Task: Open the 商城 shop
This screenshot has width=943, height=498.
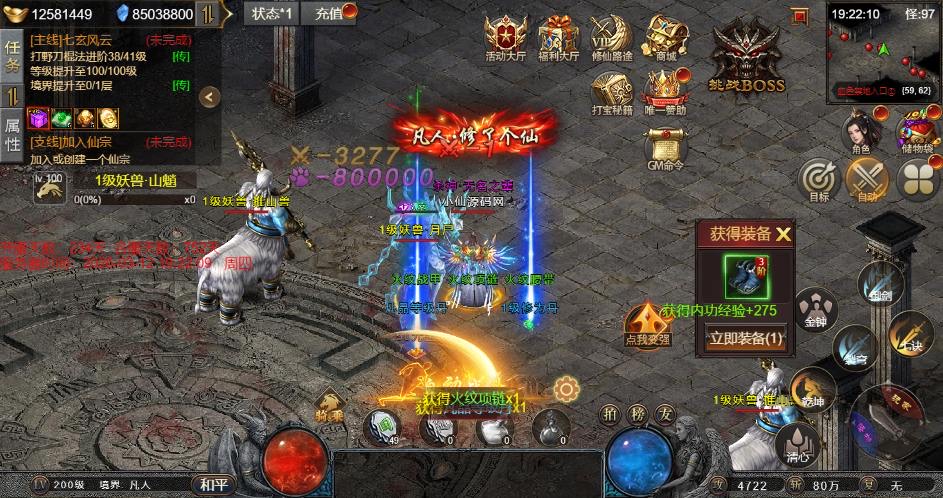Action: (x=660, y=37)
